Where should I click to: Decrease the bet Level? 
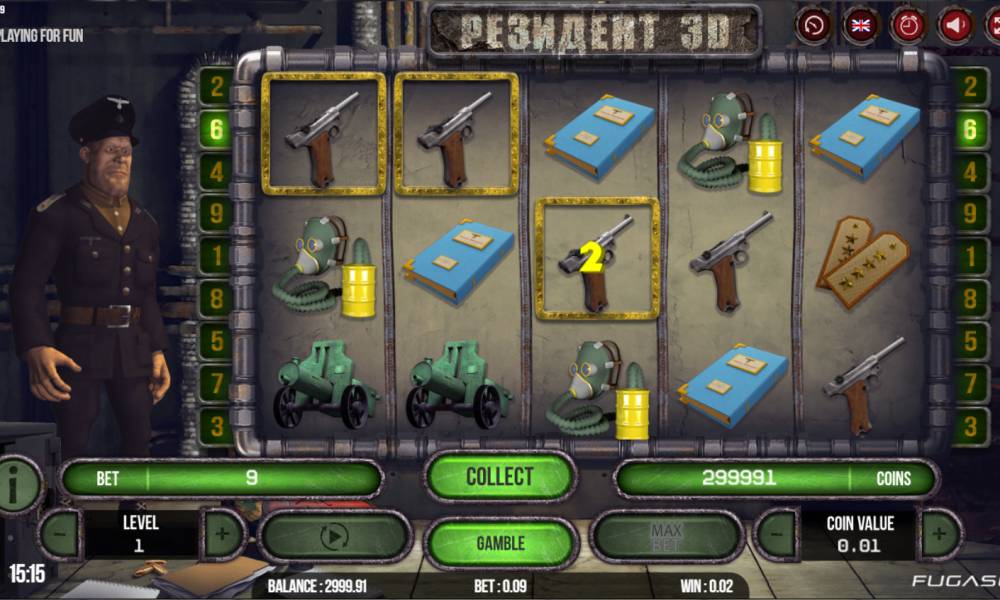click(x=60, y=534)
